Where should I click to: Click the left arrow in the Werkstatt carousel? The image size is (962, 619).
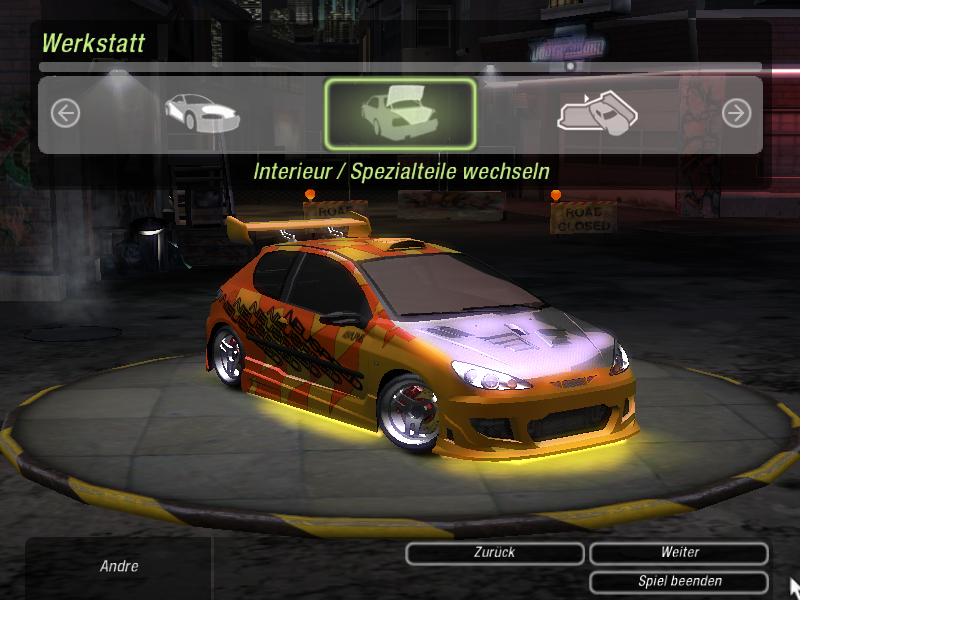(x=65, y=114)
